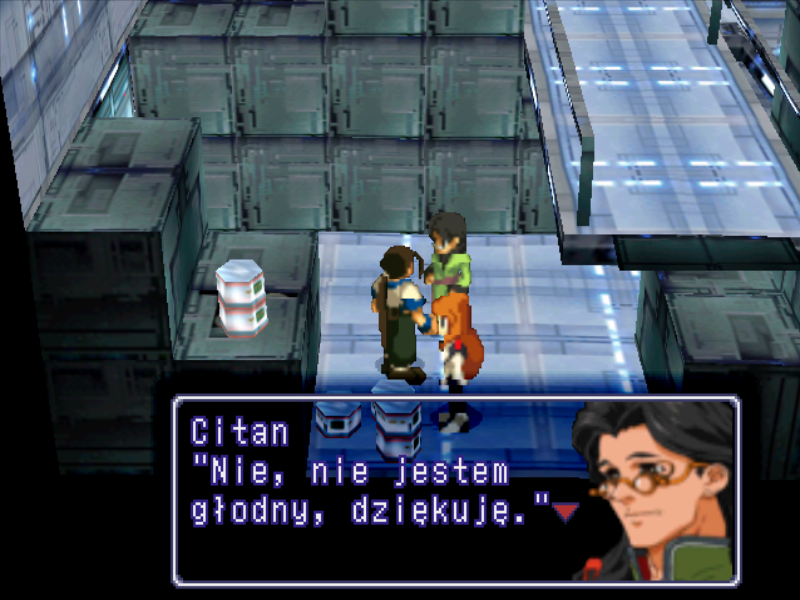This screenshot has width=800, height=600.
Task: Advance dialogue using the red arrow indicator
Action: pos(566,512)
